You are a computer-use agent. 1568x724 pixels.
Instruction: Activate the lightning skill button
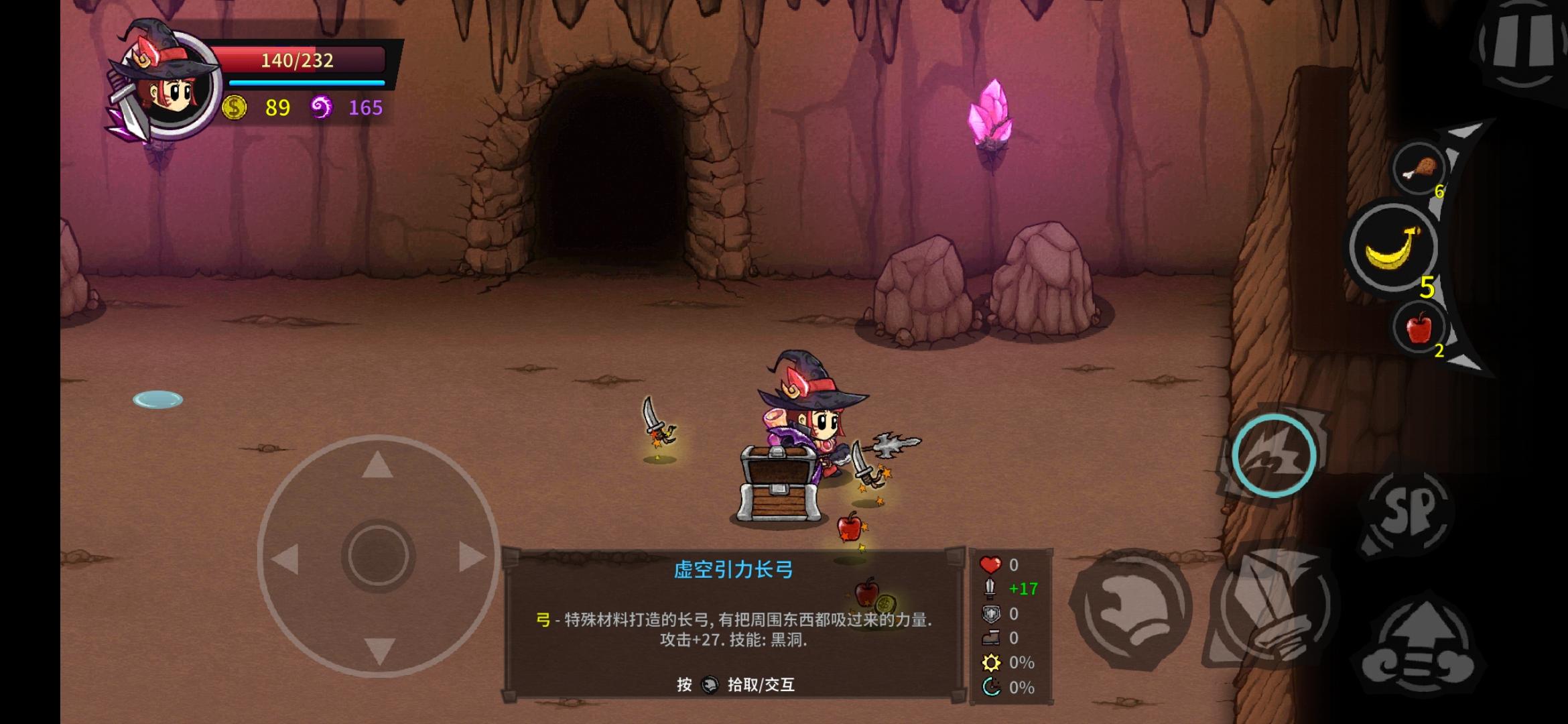1274,456
